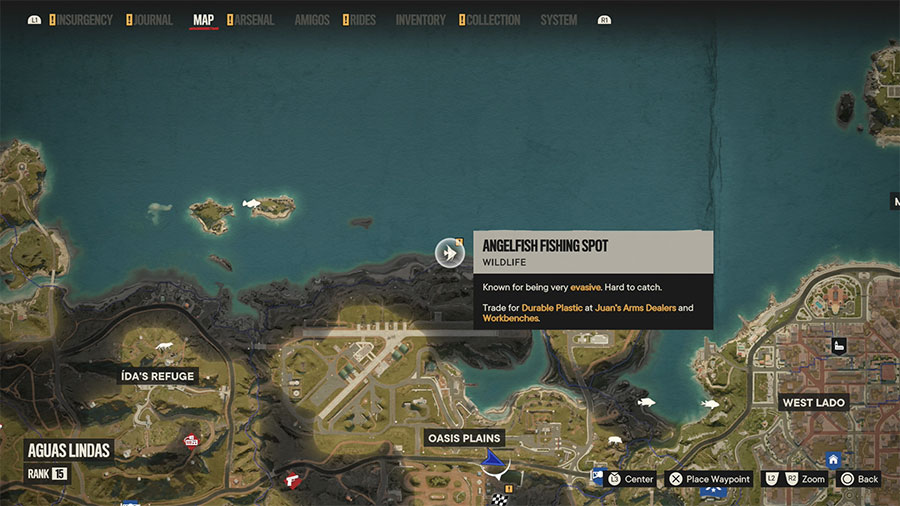Switch to the Collection tab
This screenshot has width=900, height=506.
point(493,20)
